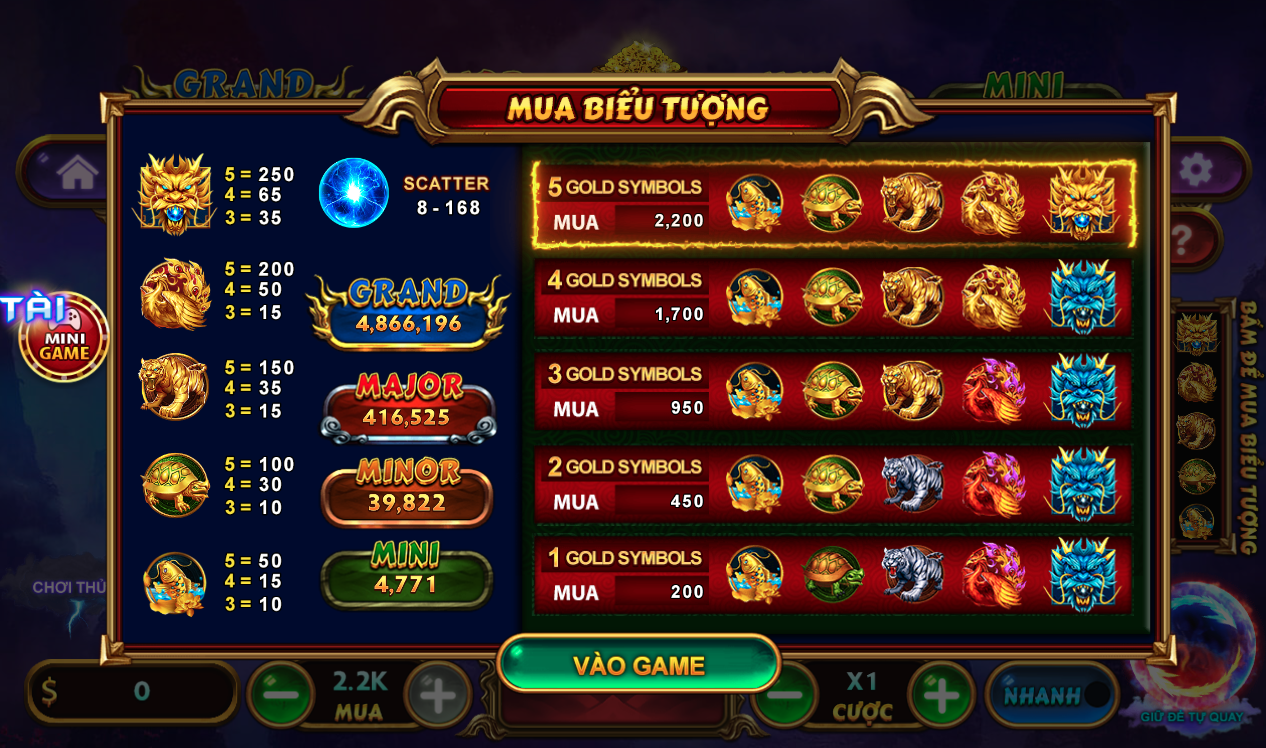The image size is (1266, 748).
Task: Pick the 3 Gold Symbols row
Action: pos(834,390)
